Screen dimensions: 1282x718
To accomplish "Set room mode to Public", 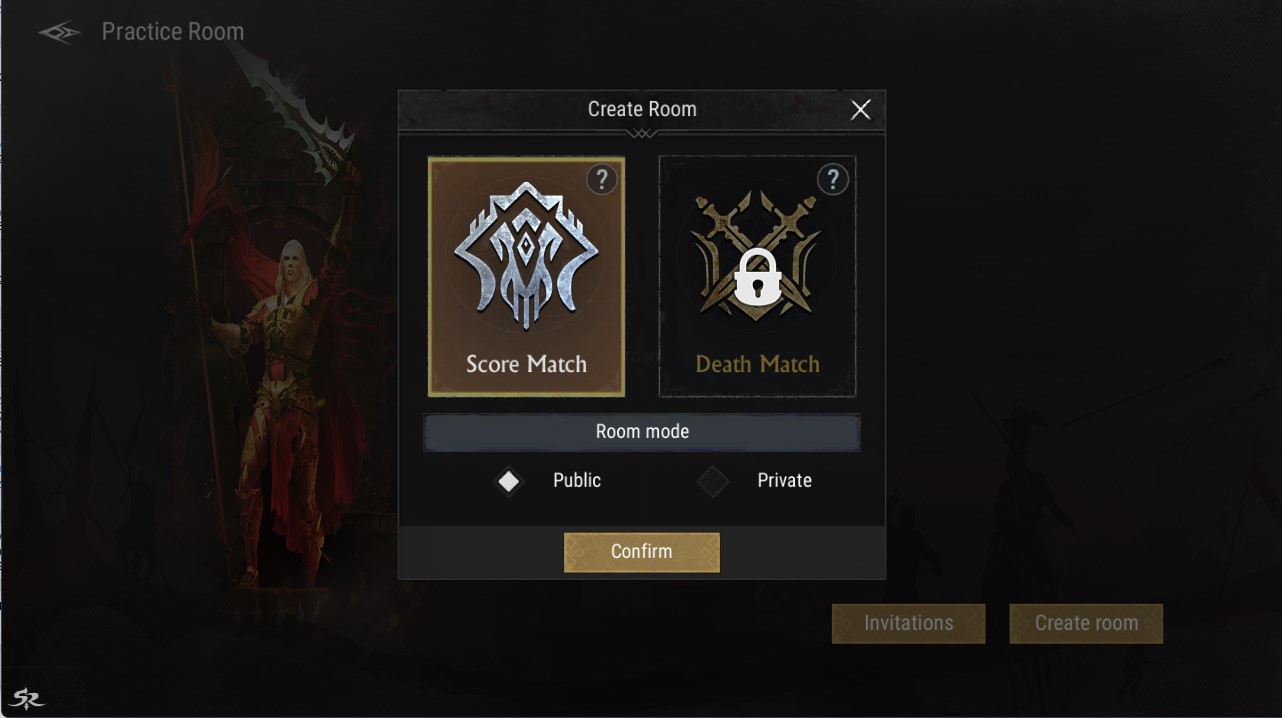I will click(x=509, y=481).
